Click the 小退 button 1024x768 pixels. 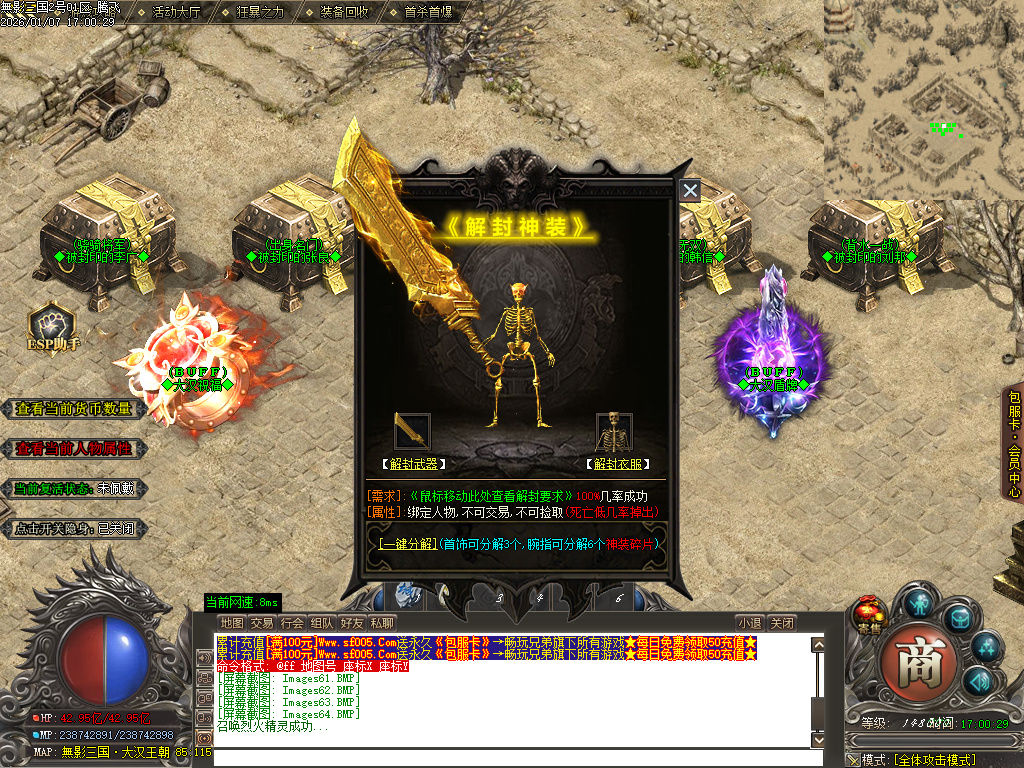(751, 623)
